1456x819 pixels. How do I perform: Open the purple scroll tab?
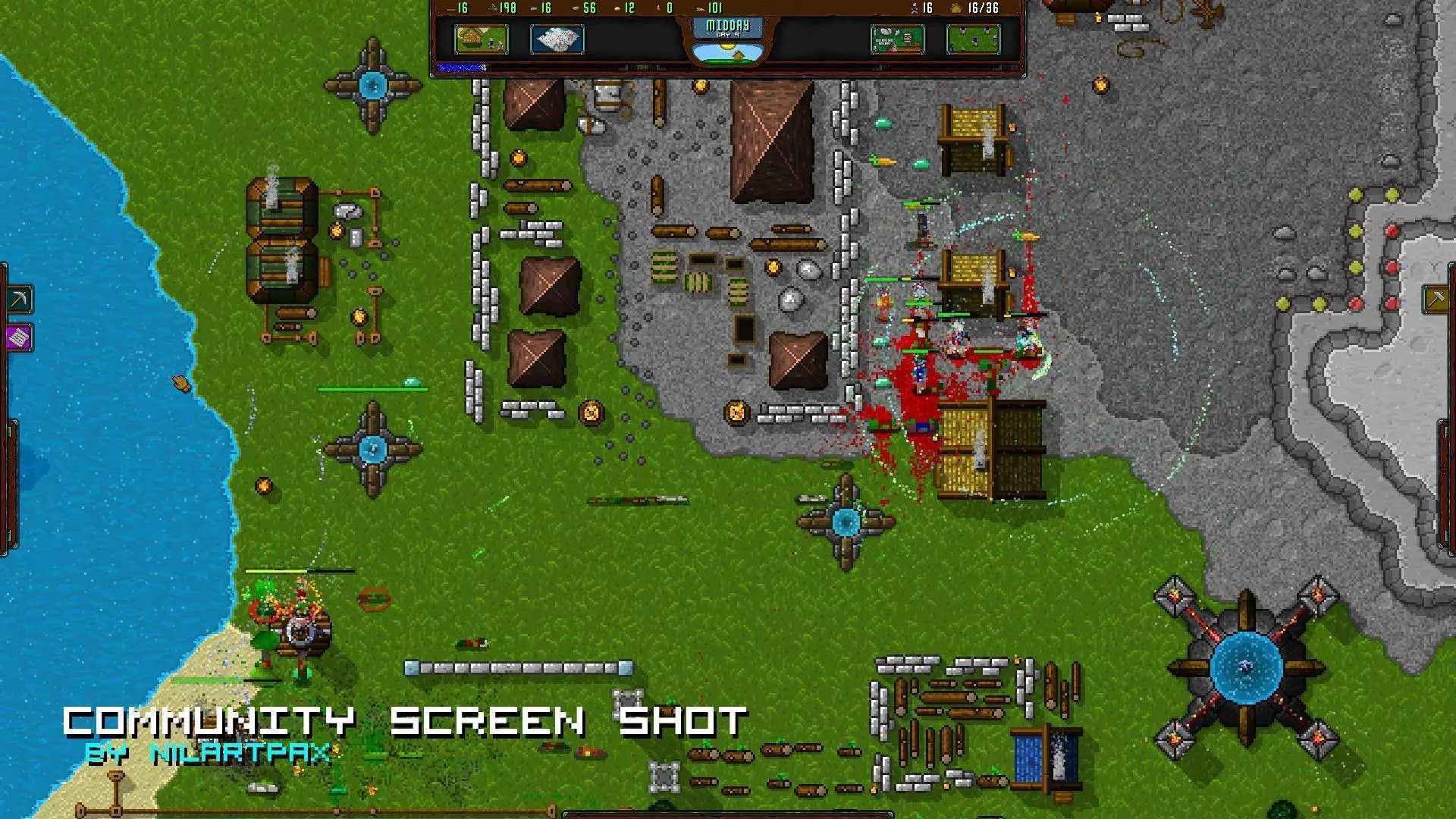click(x=19, y=337)
